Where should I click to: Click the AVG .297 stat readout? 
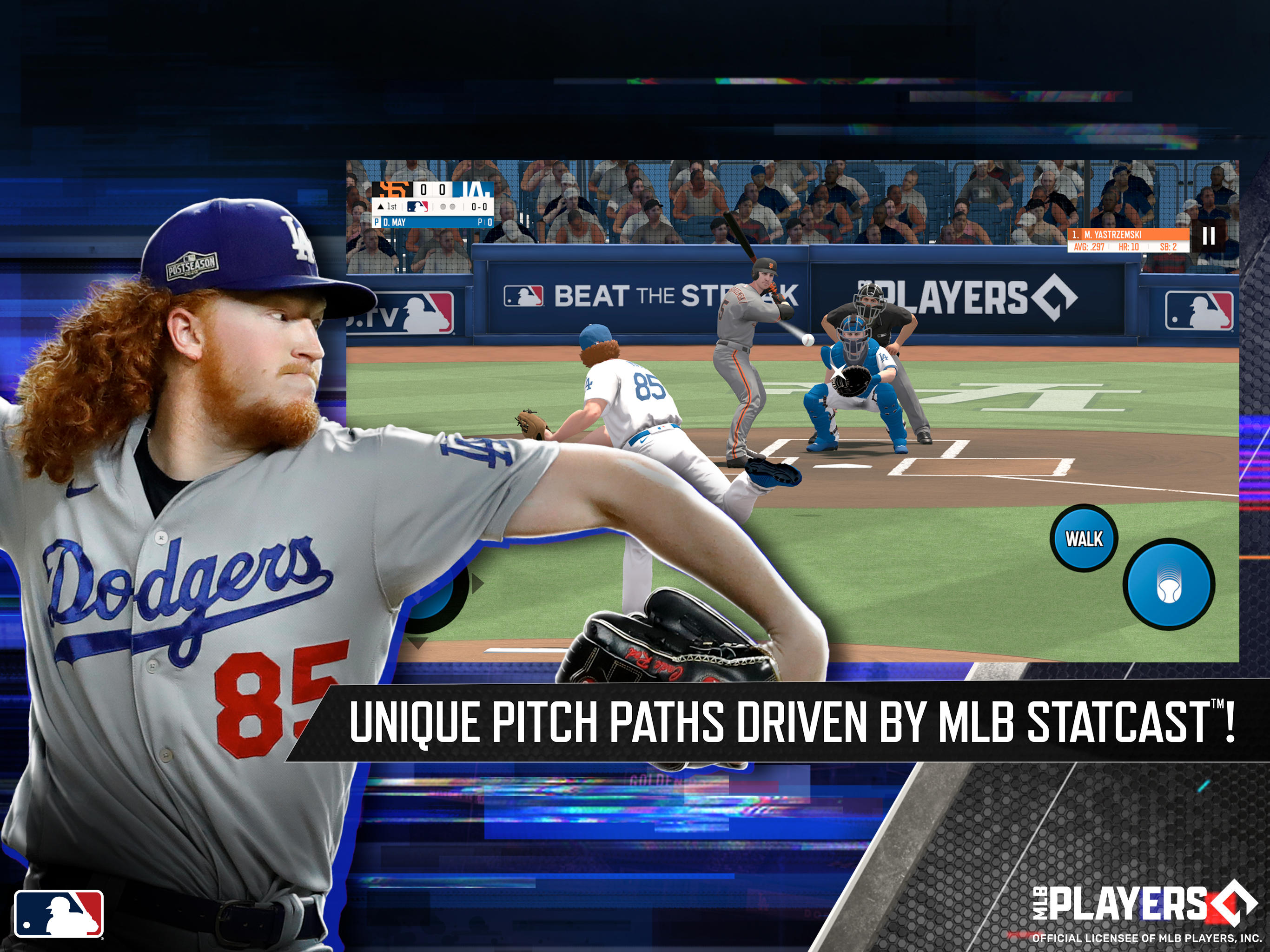pos(1090,247)
